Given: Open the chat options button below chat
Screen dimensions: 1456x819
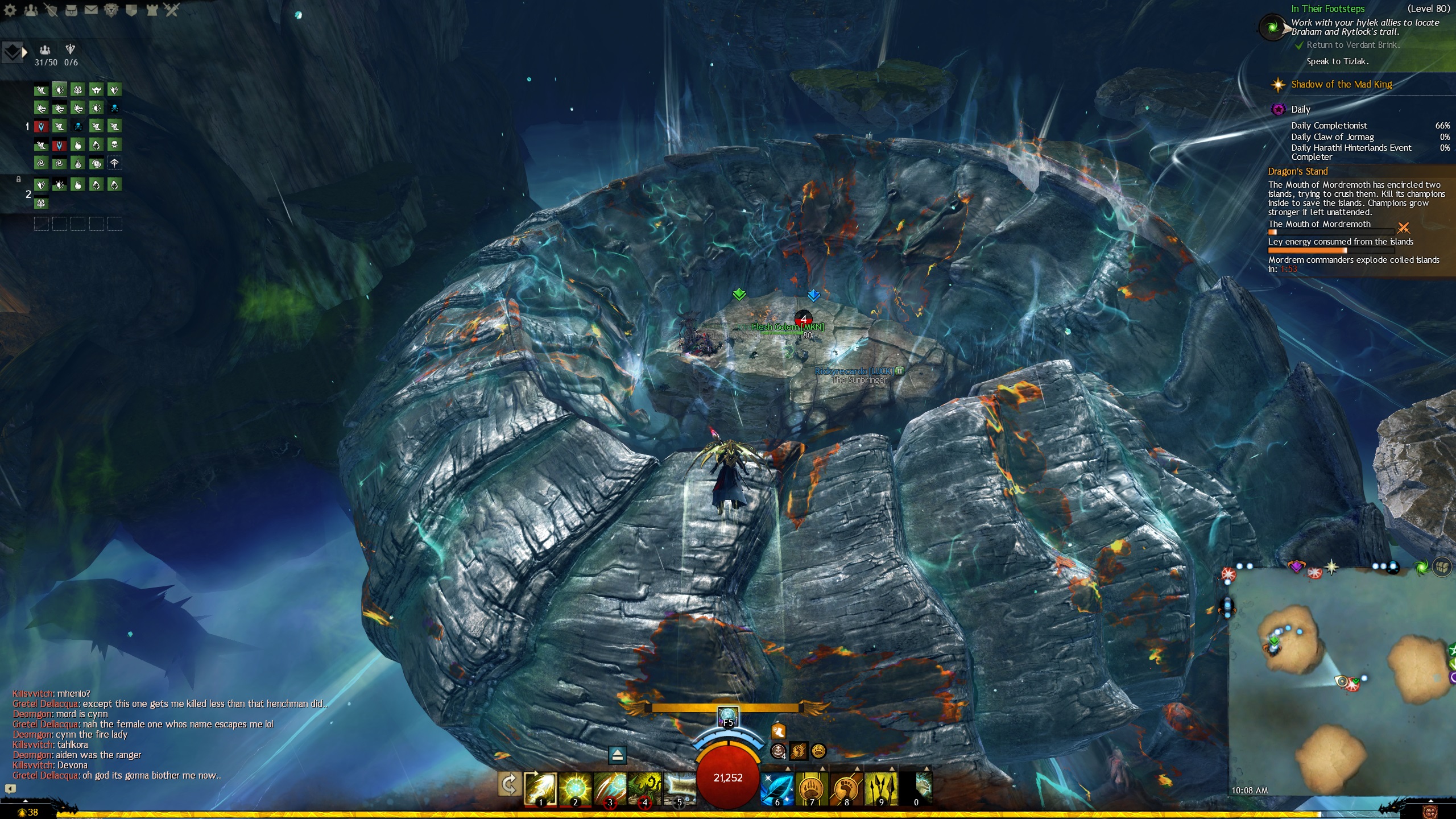Looking at the screenshot, I should pos(10,788).
